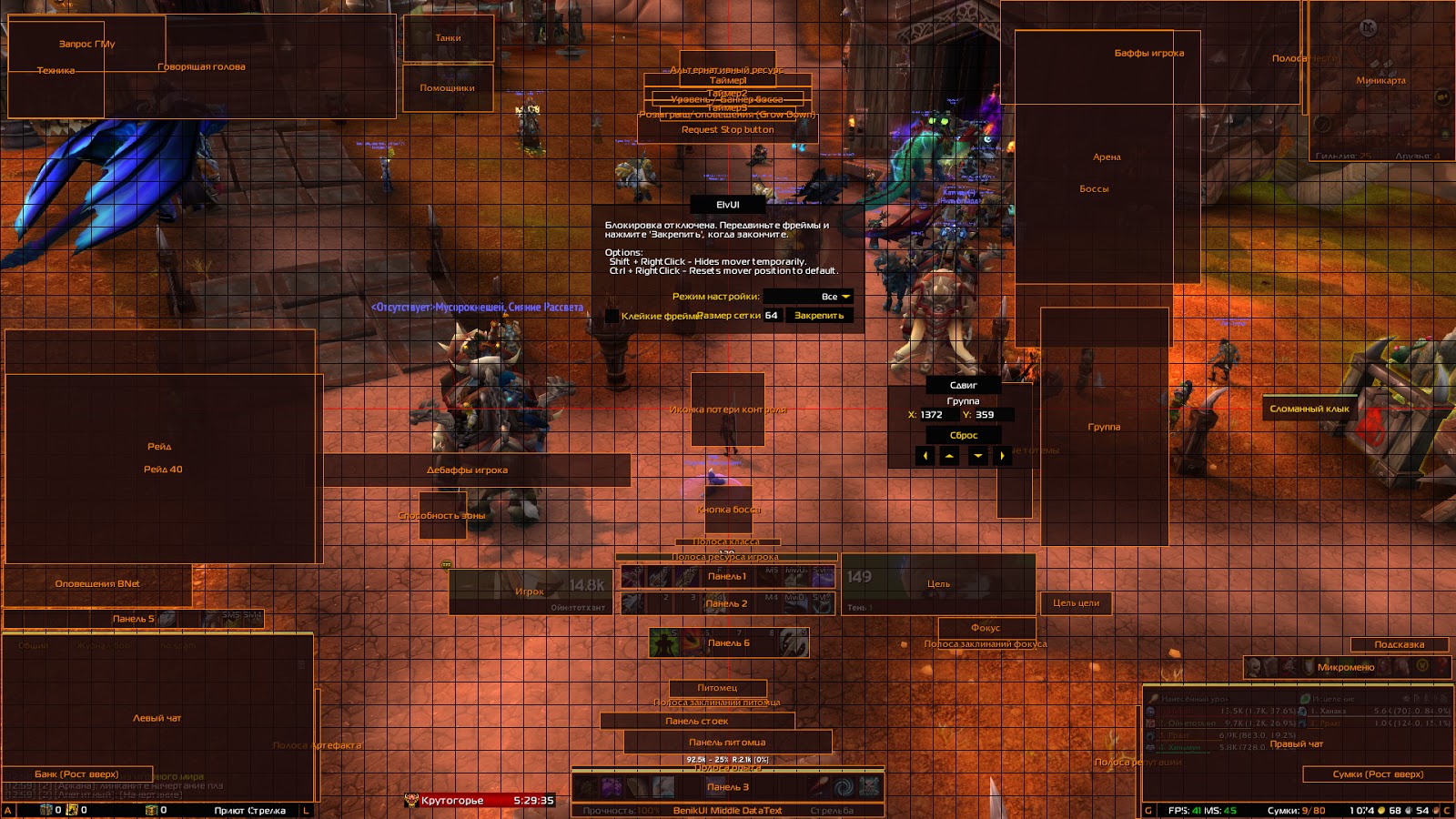Nudge the Группа frame up with arrow icon
The image size is (1456, 819).
coord(949,455)
